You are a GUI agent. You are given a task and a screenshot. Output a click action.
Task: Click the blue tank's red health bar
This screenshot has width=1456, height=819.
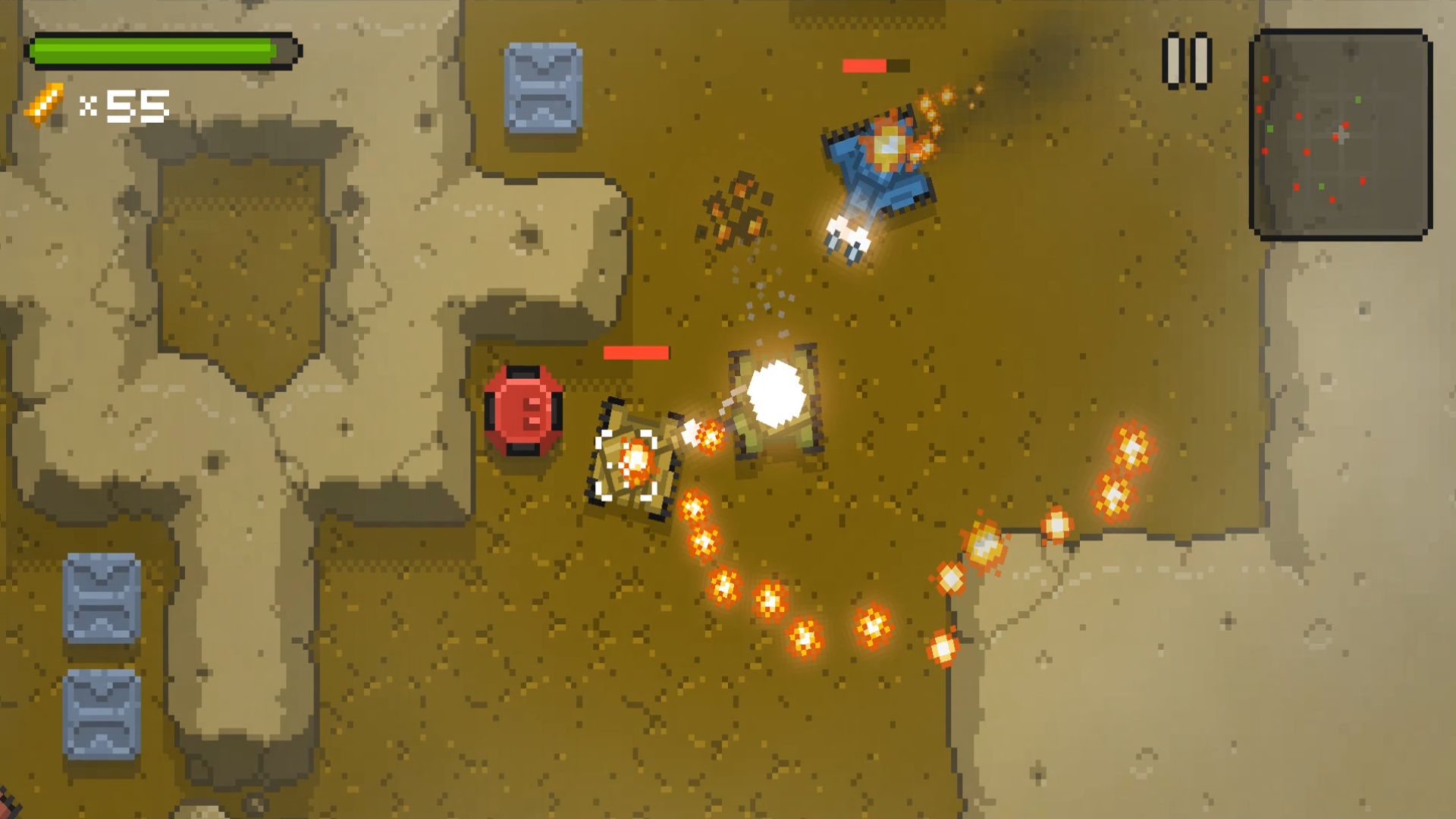(866, 67)
